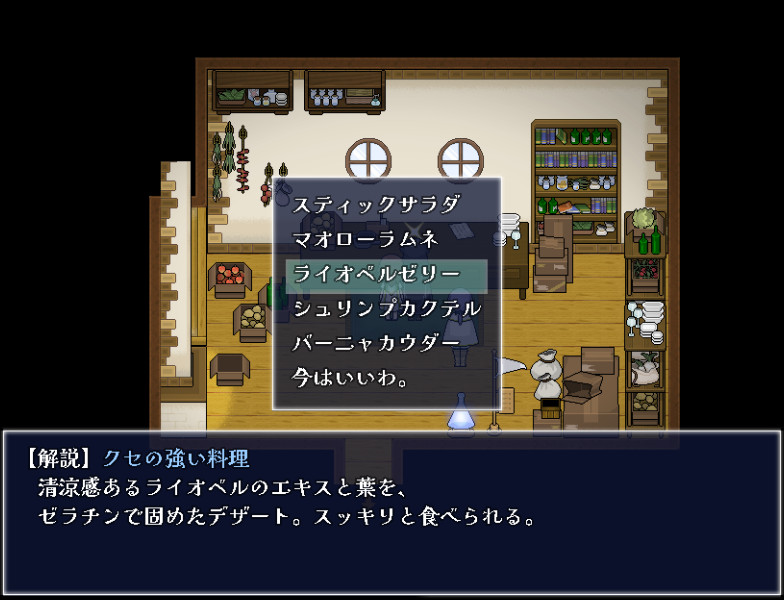Select スティックサラダ from the menu

click(376, 205)
